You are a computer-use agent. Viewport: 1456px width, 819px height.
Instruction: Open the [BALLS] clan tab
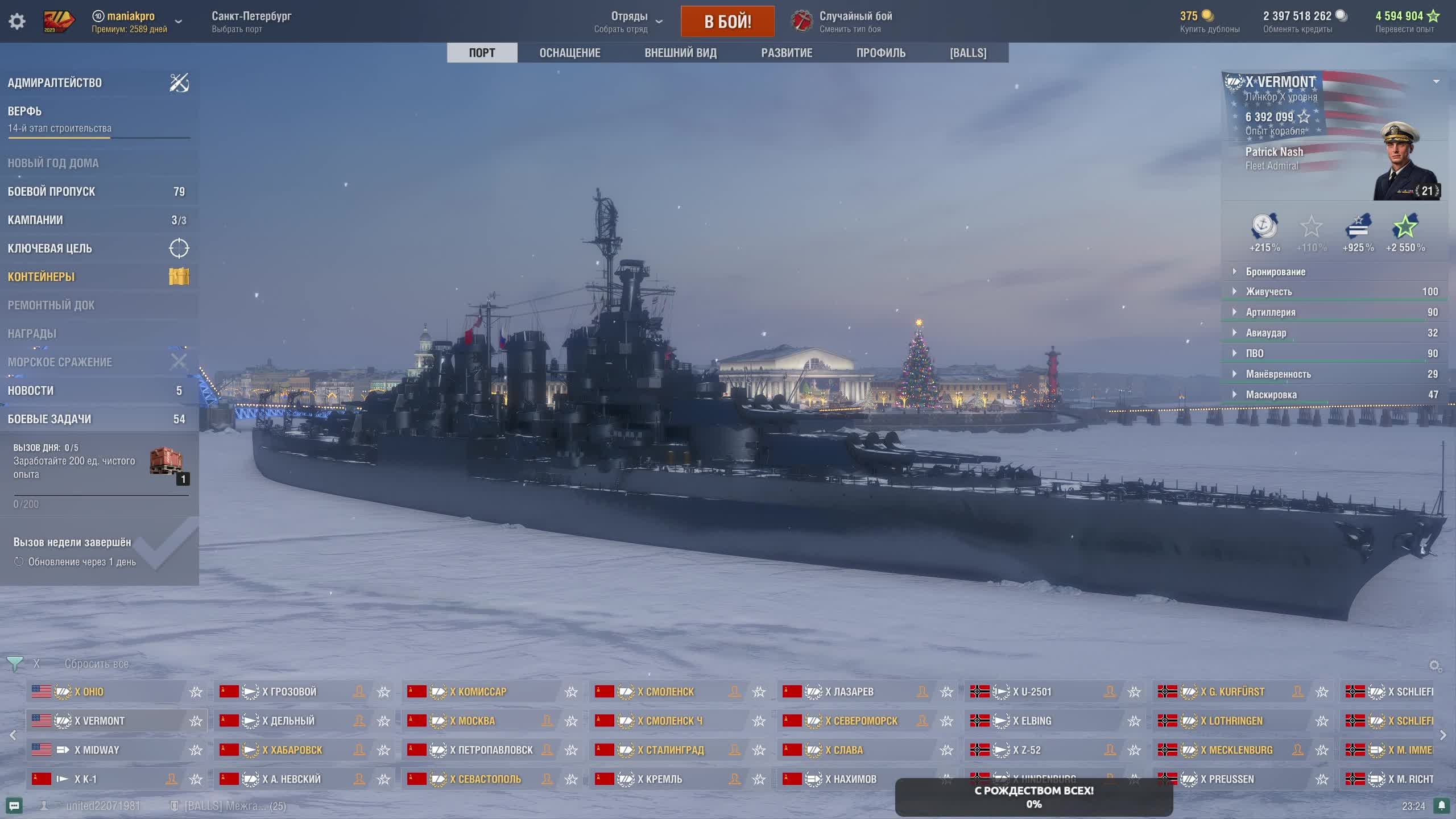(x=968, y=53)
